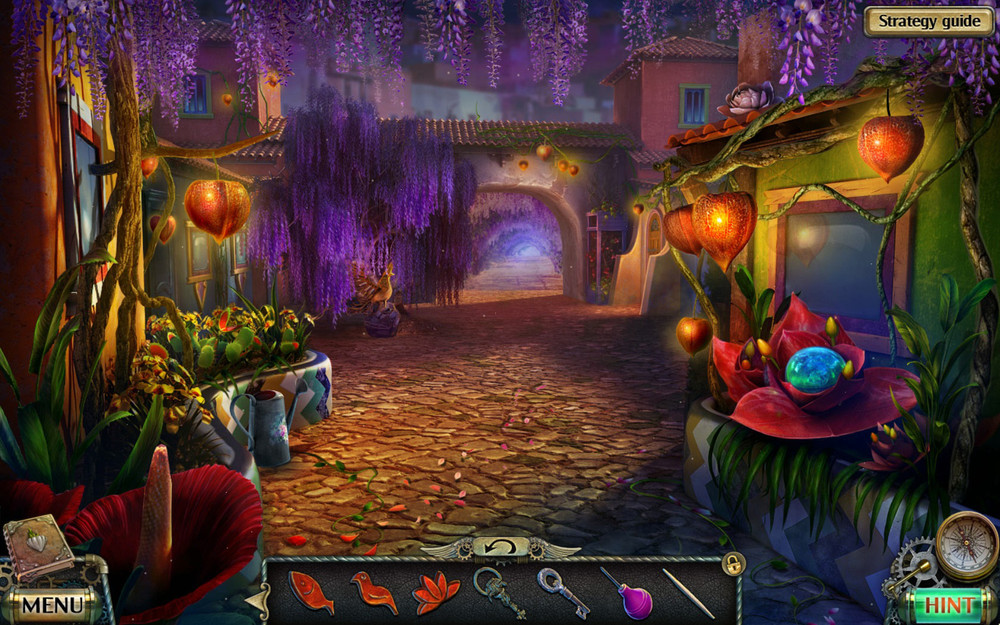Screen dimensions: 1000x625
Task: Pick the red lotus flower tile
Action: [436, 592]
